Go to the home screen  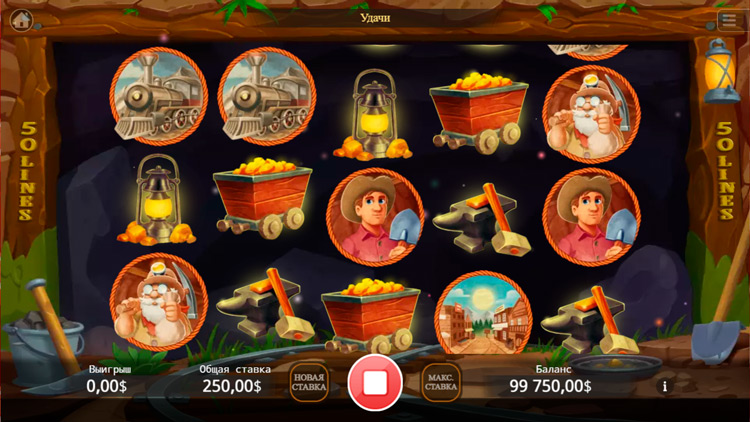coord(21,19)
